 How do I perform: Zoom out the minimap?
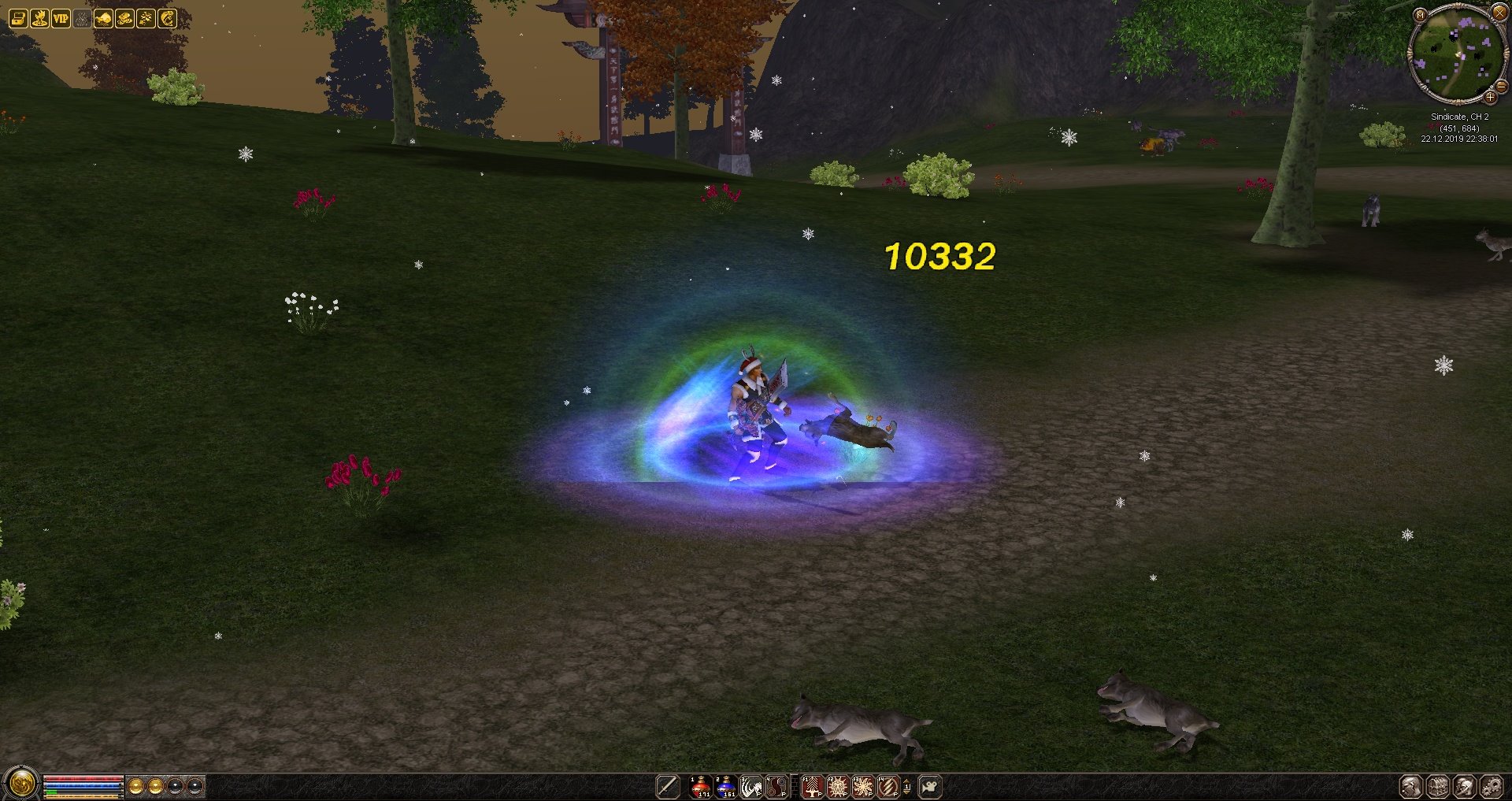[x=1501, y=87]
